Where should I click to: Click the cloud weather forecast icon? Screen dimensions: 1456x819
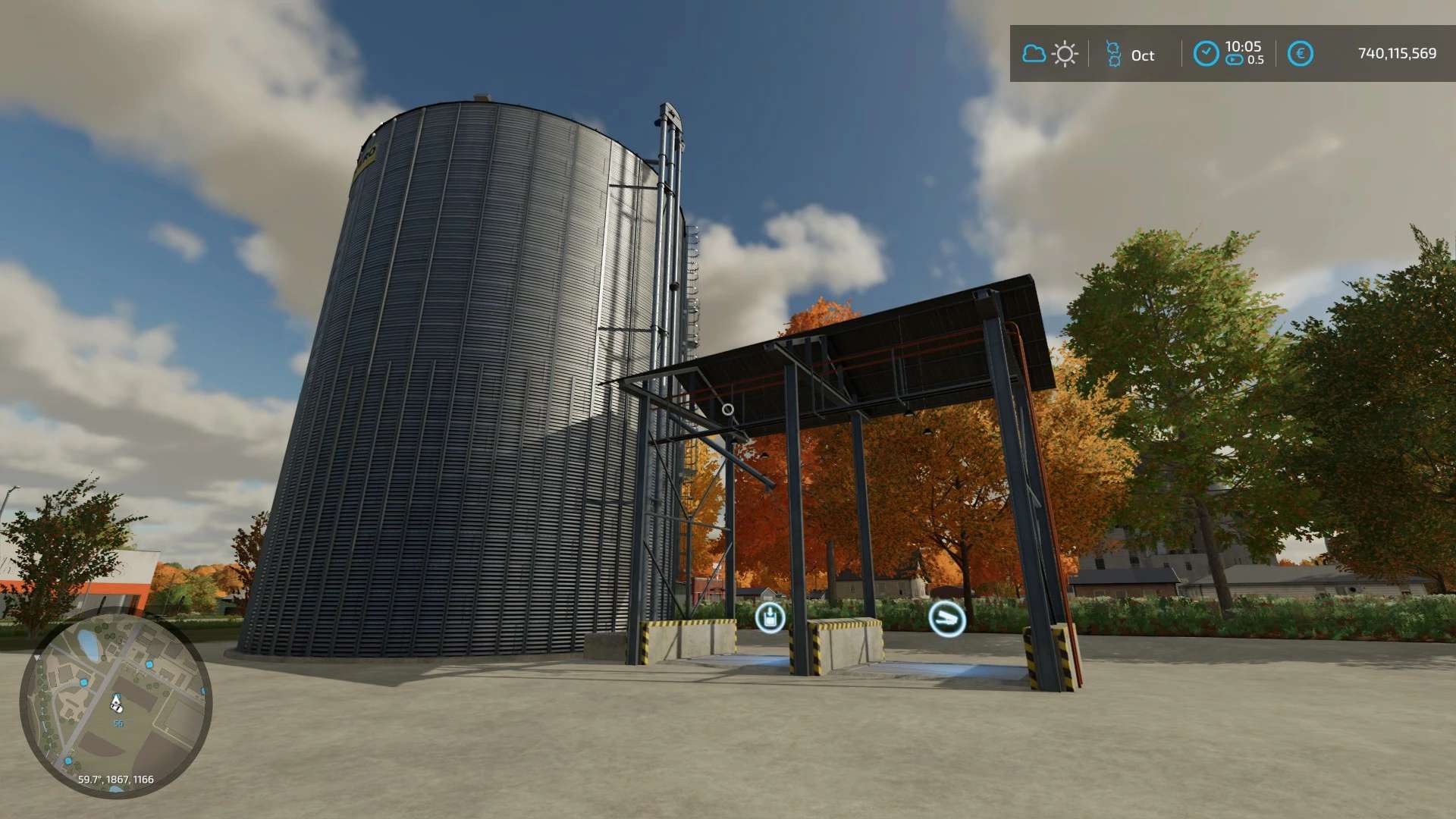click(x=1034, y=54)
